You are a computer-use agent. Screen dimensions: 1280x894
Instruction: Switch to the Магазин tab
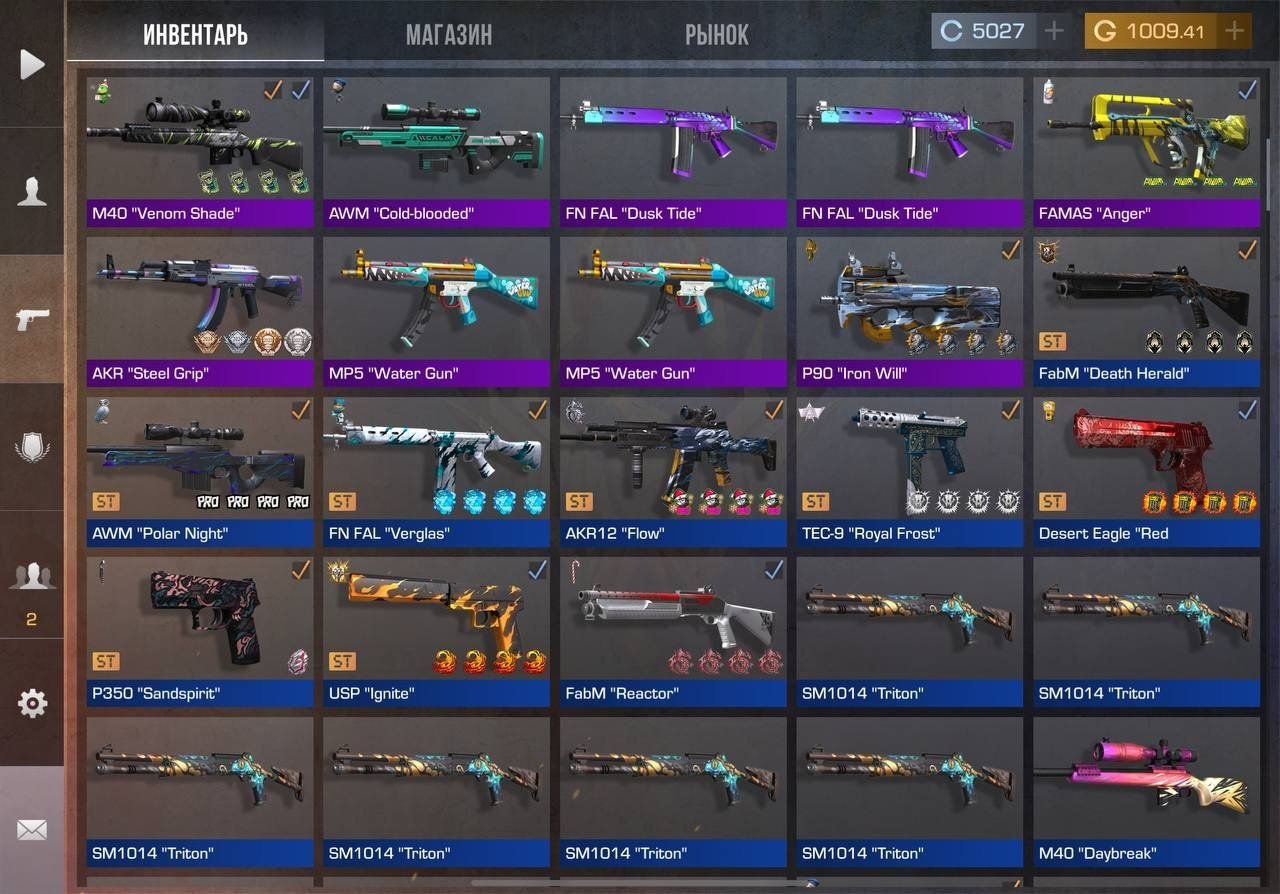tap(448, 35)
